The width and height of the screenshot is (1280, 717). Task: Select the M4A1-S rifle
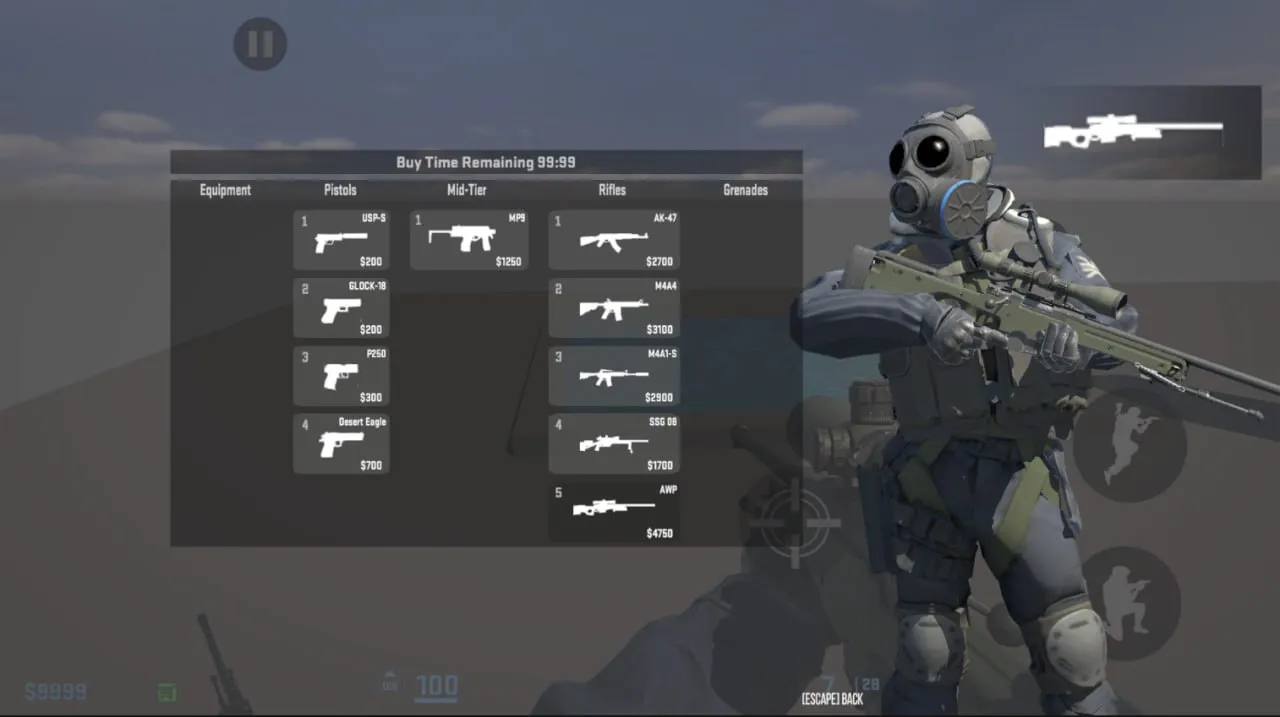click(x=614, y=376)
